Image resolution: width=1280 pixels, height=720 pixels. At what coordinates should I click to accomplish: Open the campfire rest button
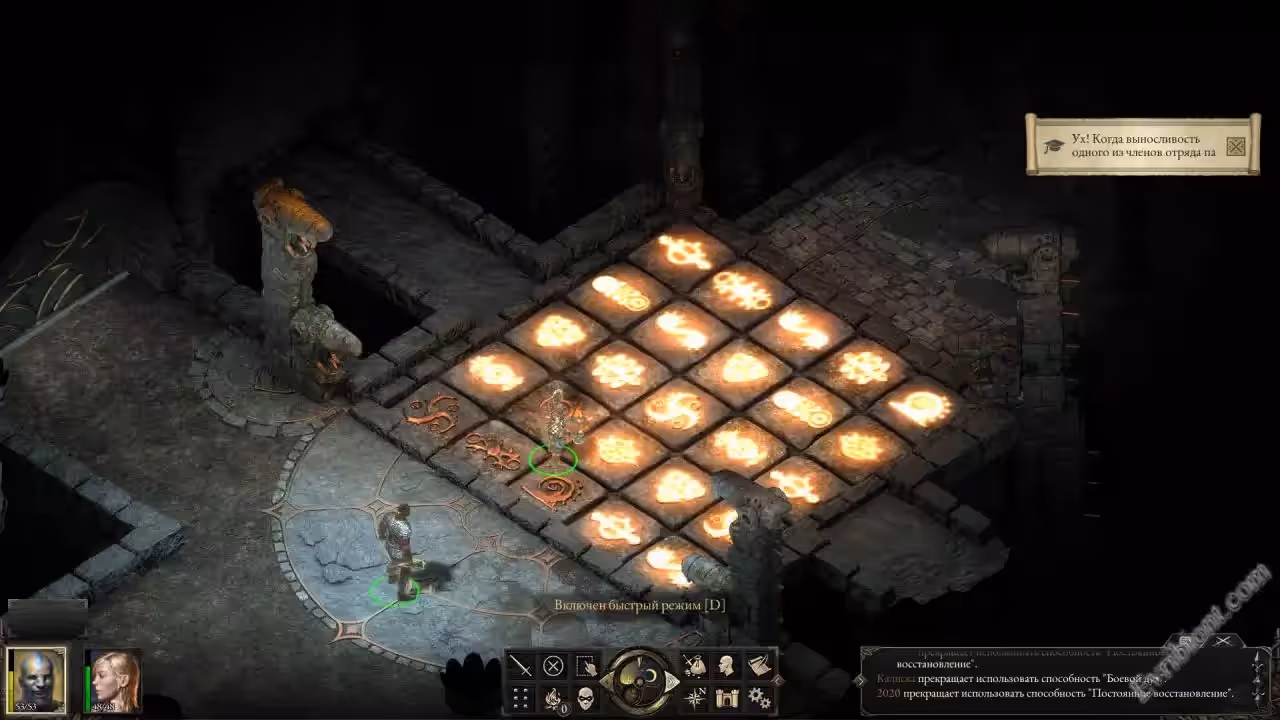tap(553, 697)
